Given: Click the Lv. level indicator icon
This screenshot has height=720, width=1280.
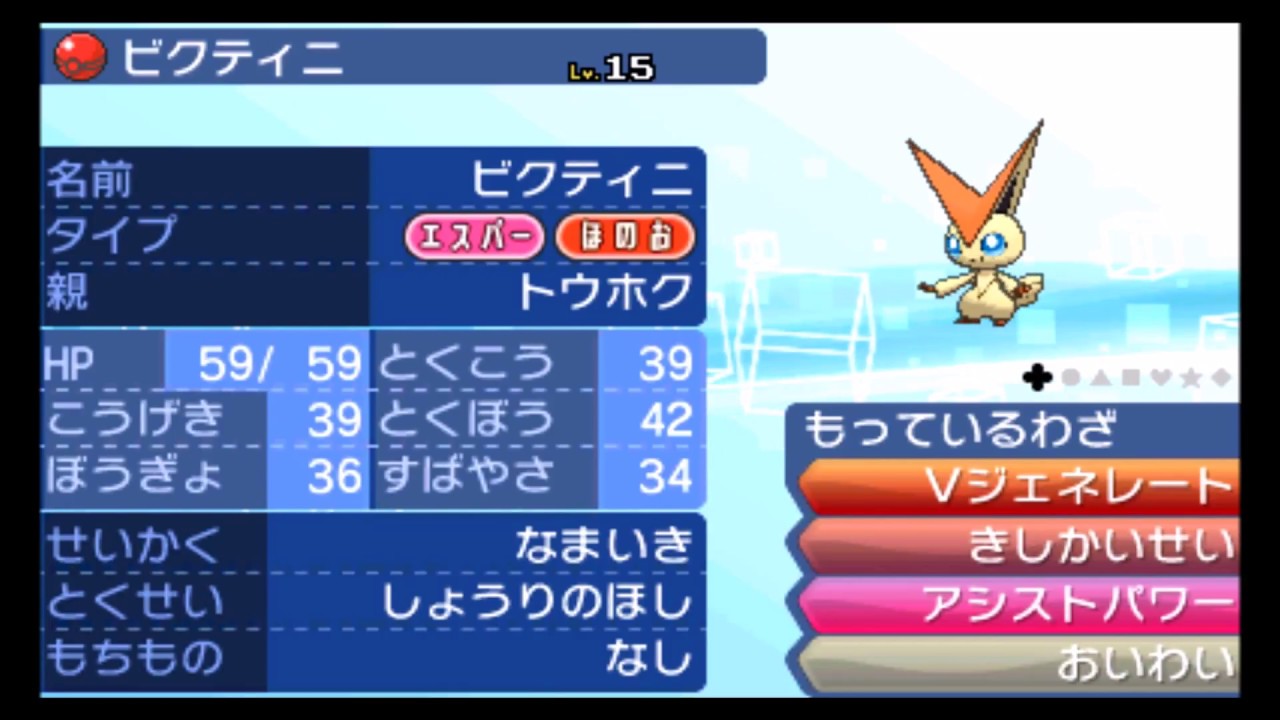Looking at the screenshot, I should [x=583, y=70].
